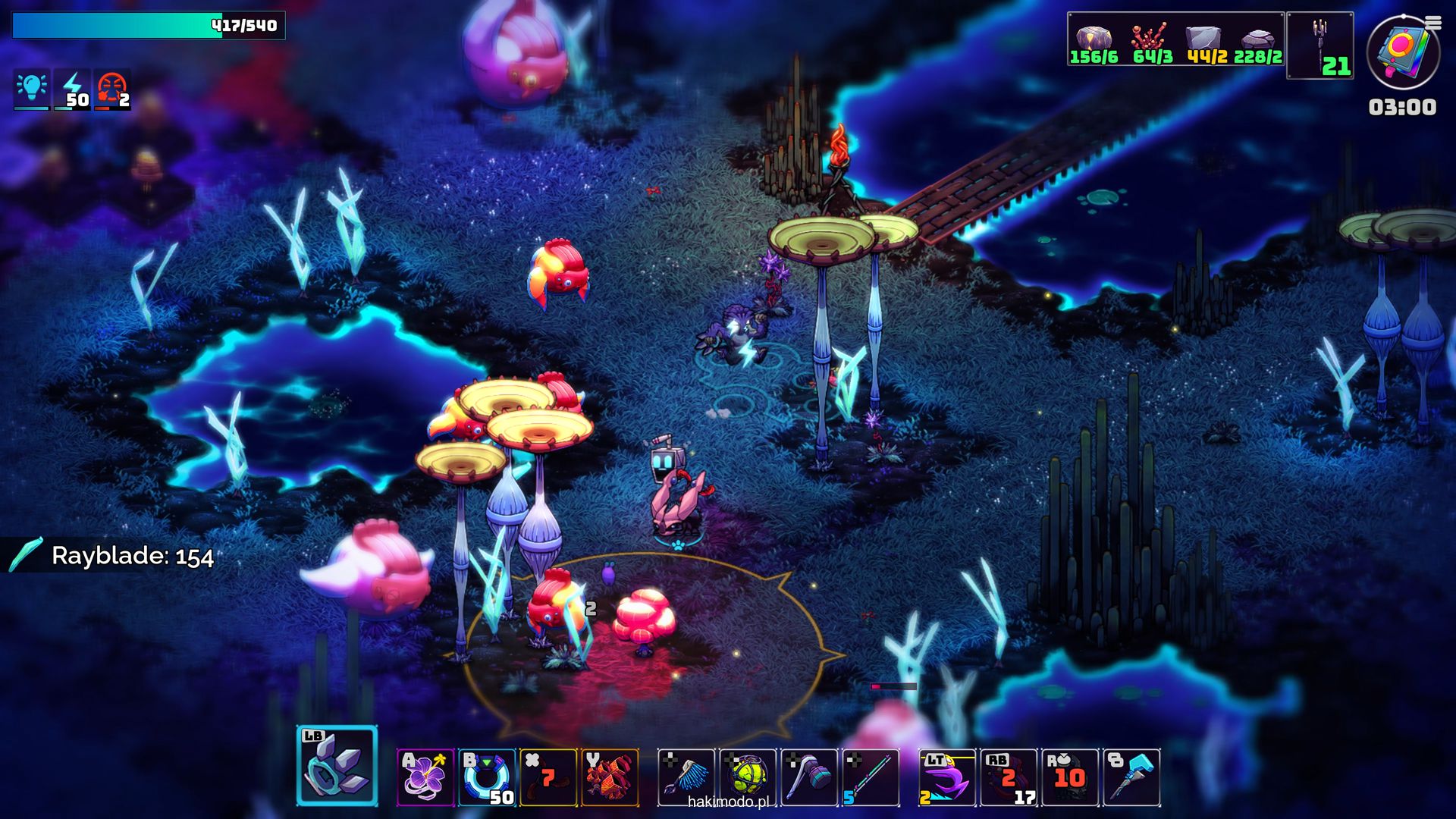Viewport: 1456px width, 819px height.
Task: Click the red angry face debuff icon
Action: pyautogui.click(x=112, y=89)
